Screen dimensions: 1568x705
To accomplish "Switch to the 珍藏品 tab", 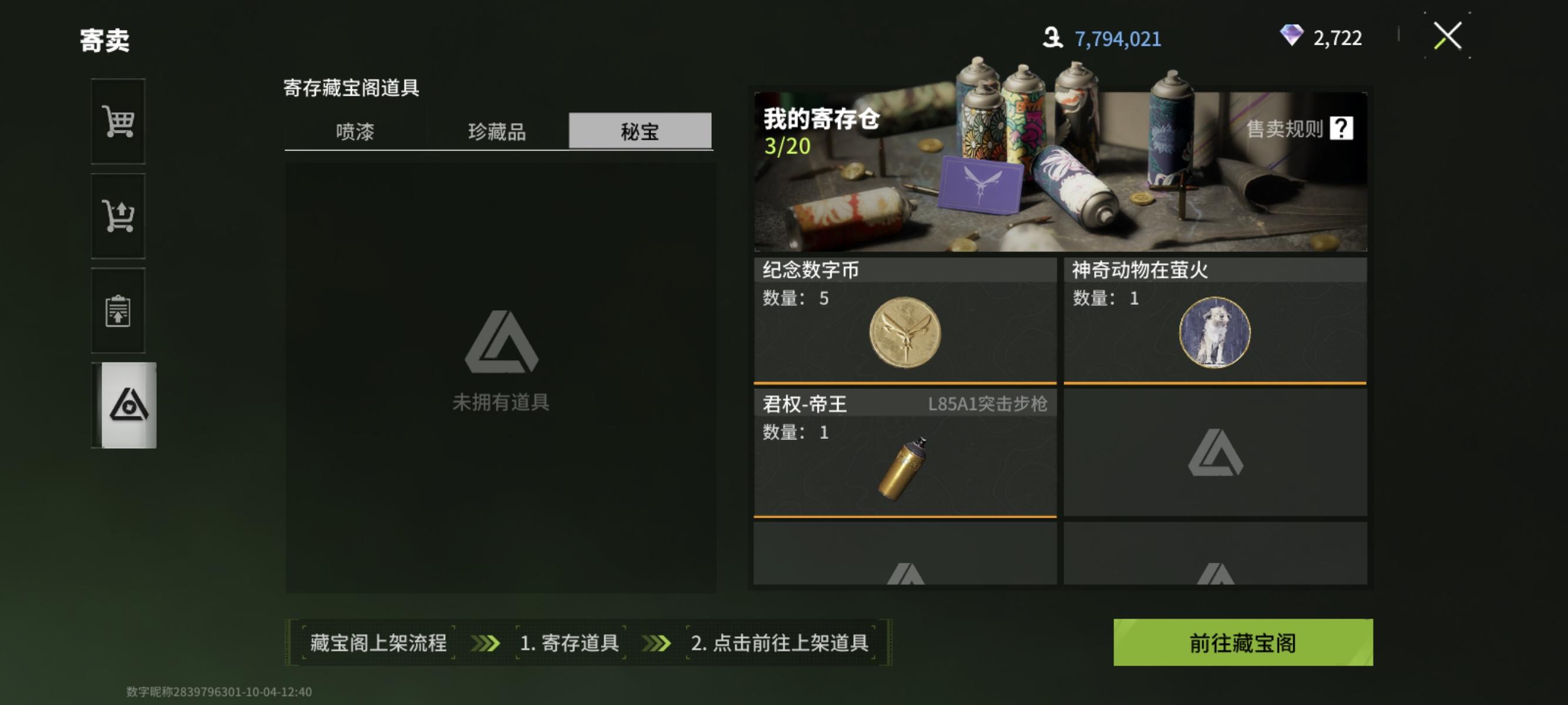I will point(497,132).
